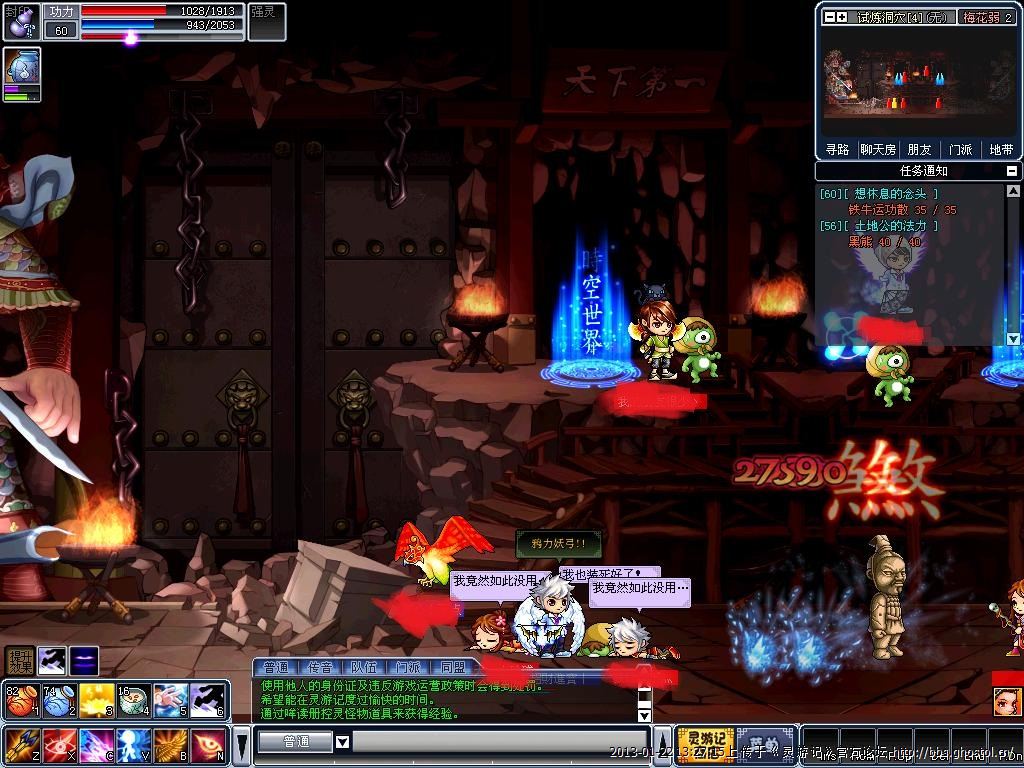Zoom out the minimap with the minus button
The width and height of the screenshot is (1024, 768).
coord(829,17)
